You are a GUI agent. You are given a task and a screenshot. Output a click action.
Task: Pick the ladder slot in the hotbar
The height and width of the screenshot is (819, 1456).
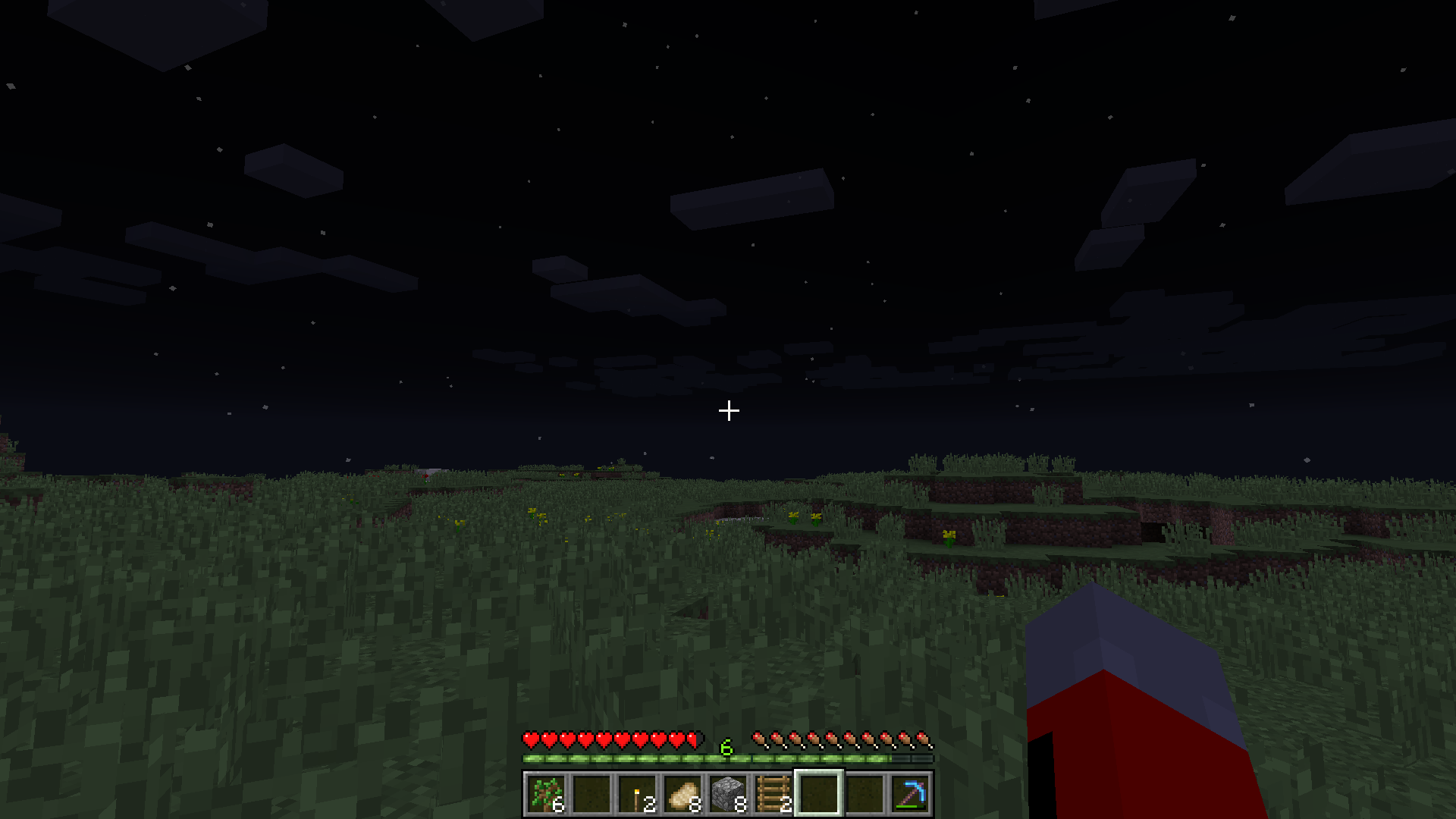point(773,794)
